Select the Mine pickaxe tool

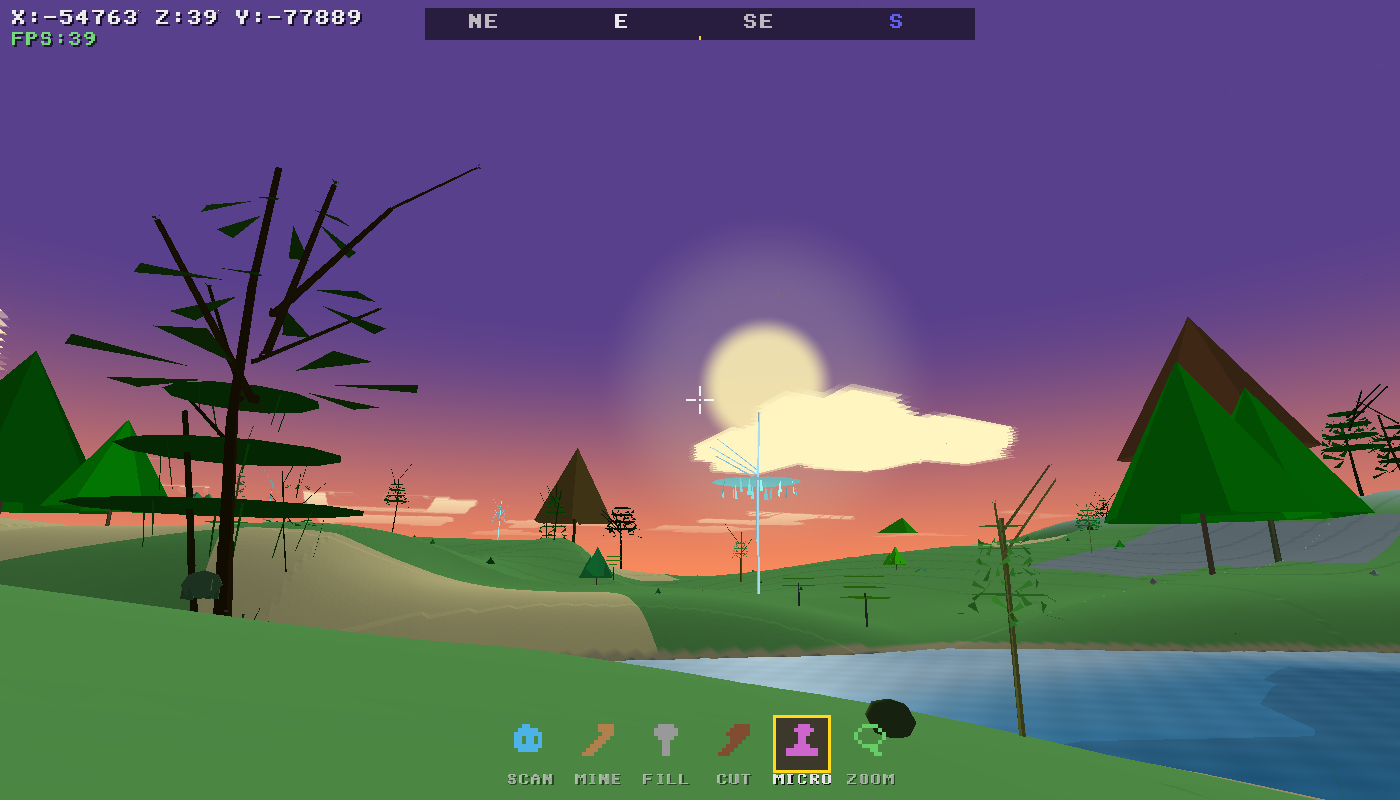pyautogui.click(x=596, y=740)
